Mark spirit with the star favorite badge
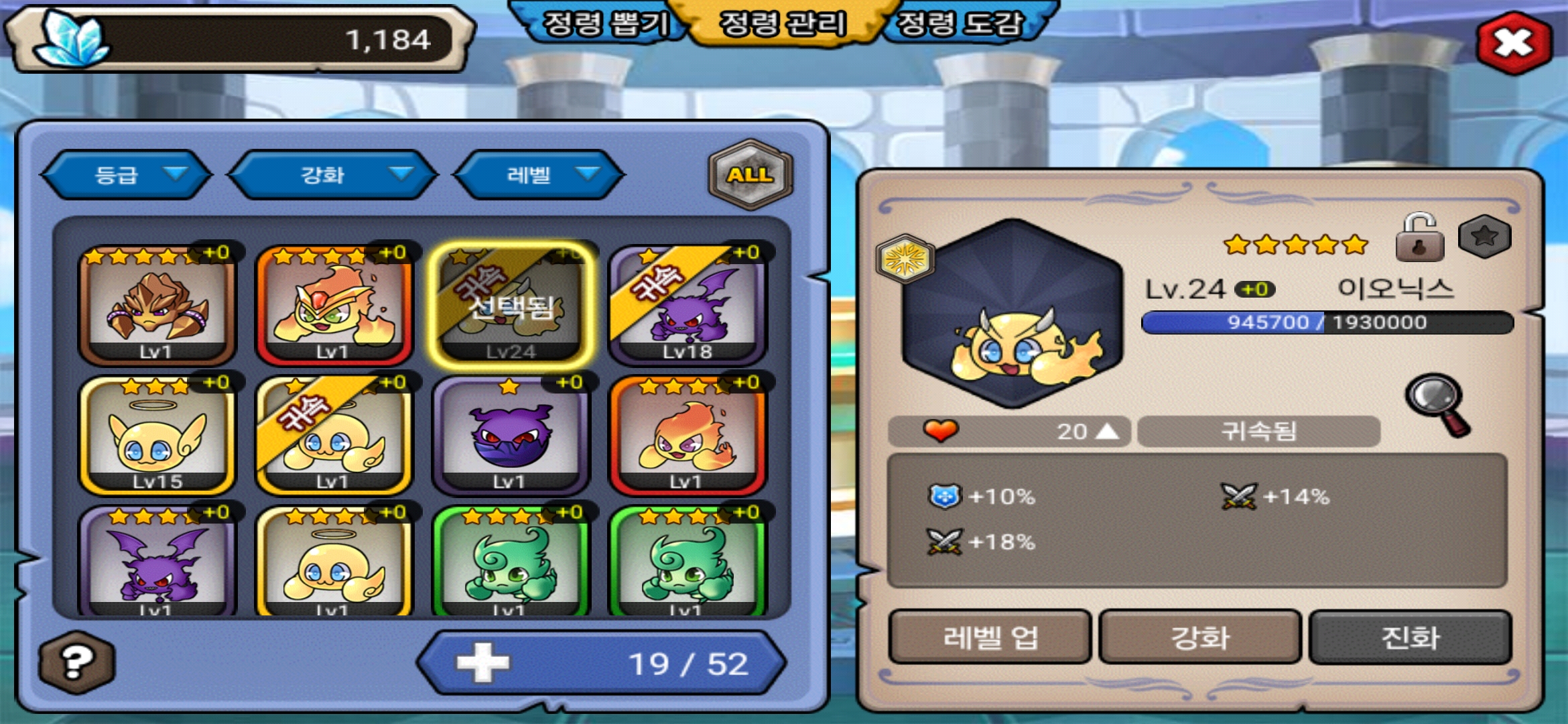This screenshot has height=724, width=1568. [x=1484, y=236]
